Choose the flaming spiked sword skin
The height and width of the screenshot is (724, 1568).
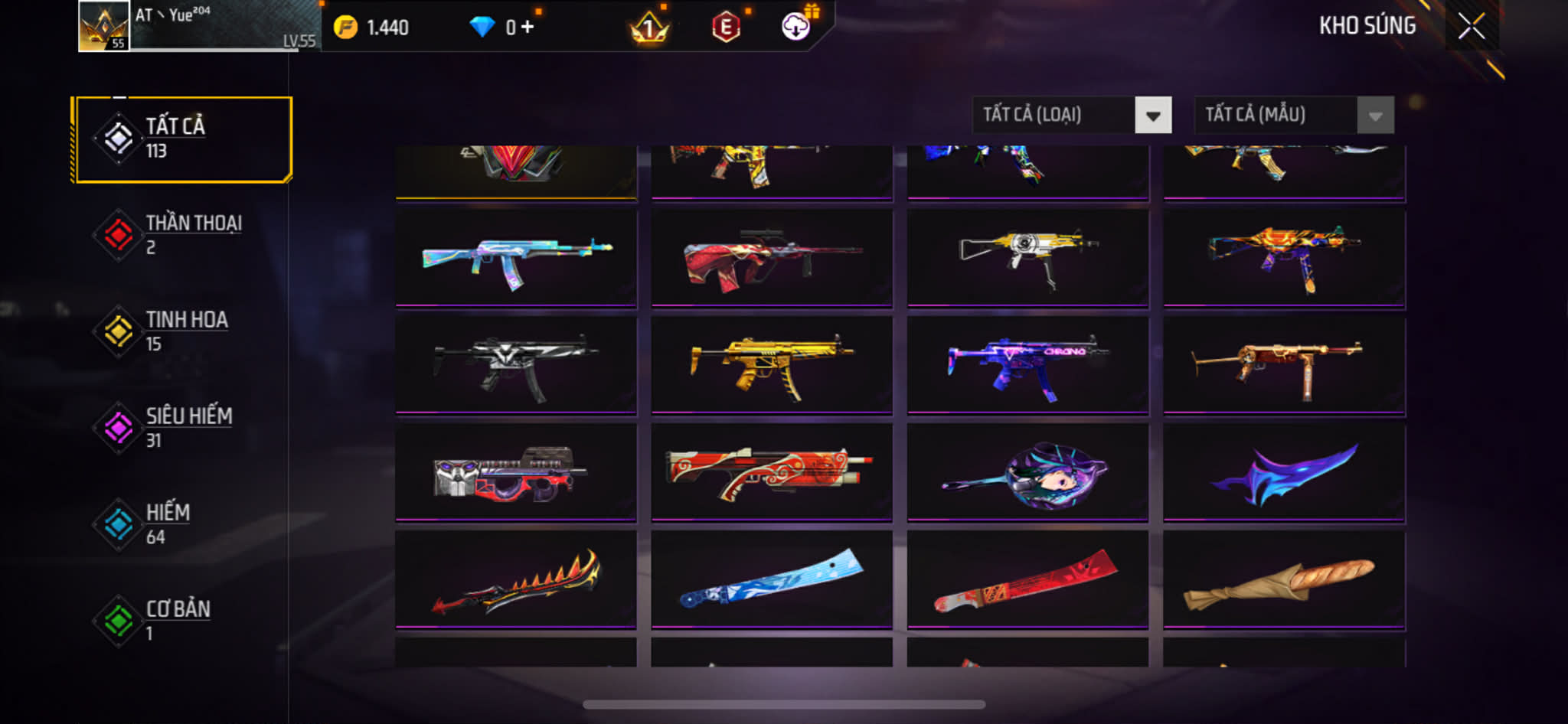pyautogui.click(x=516, y=580)
